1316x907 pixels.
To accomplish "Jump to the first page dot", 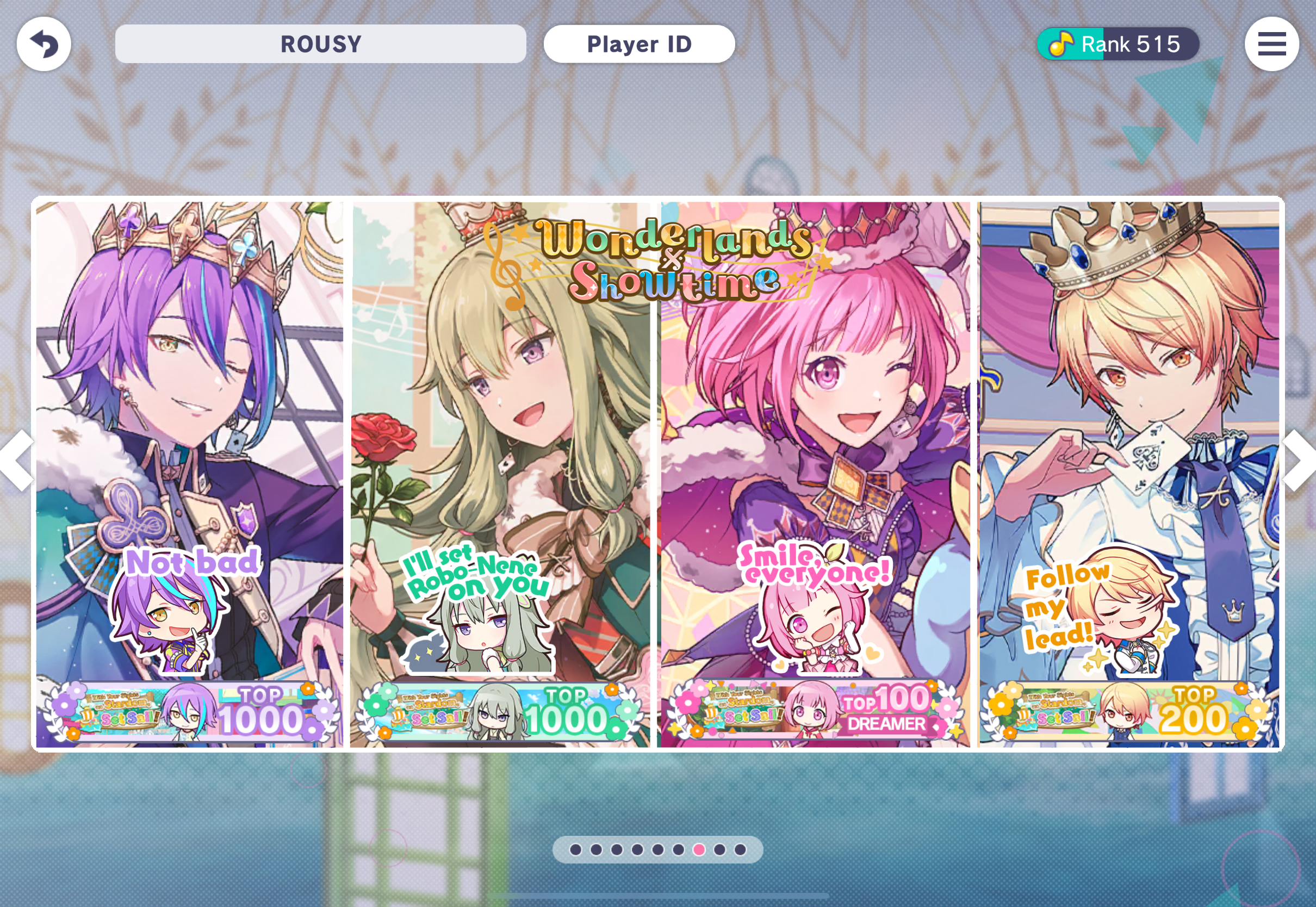I will 575,849.
